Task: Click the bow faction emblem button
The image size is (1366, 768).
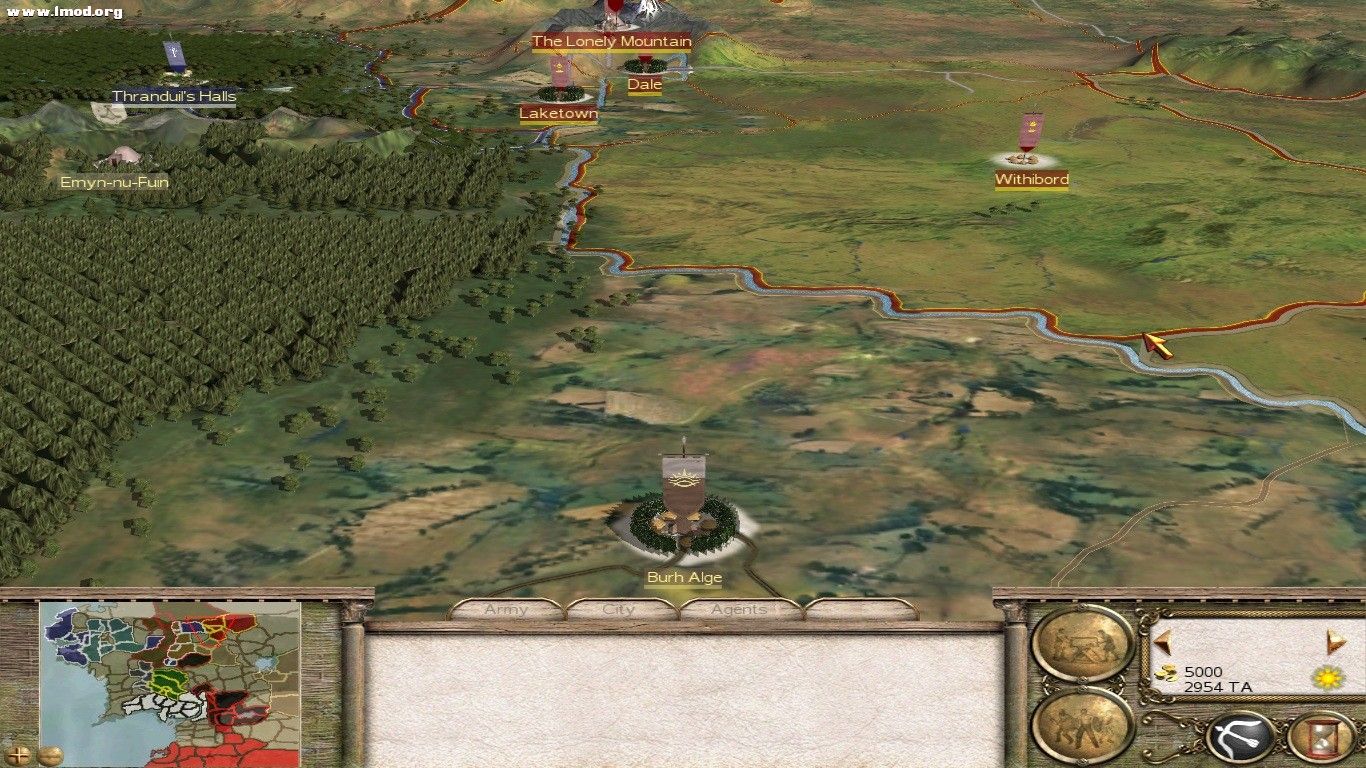Action: click(1238, 734)
